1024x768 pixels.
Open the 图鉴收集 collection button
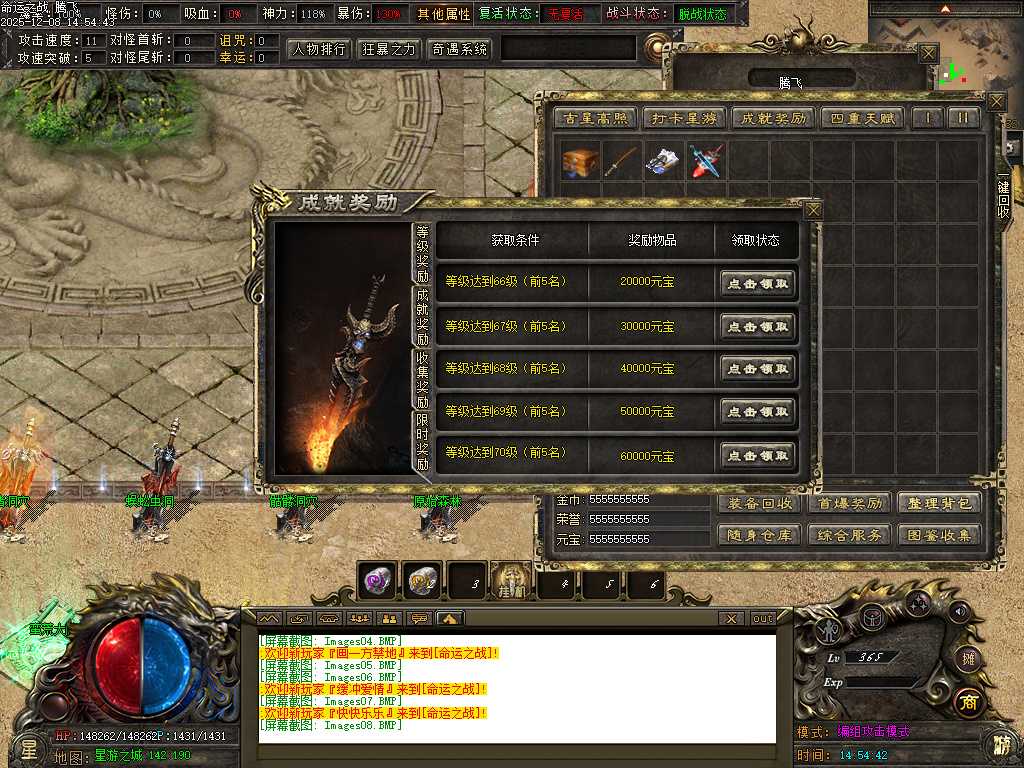point(938,535)
